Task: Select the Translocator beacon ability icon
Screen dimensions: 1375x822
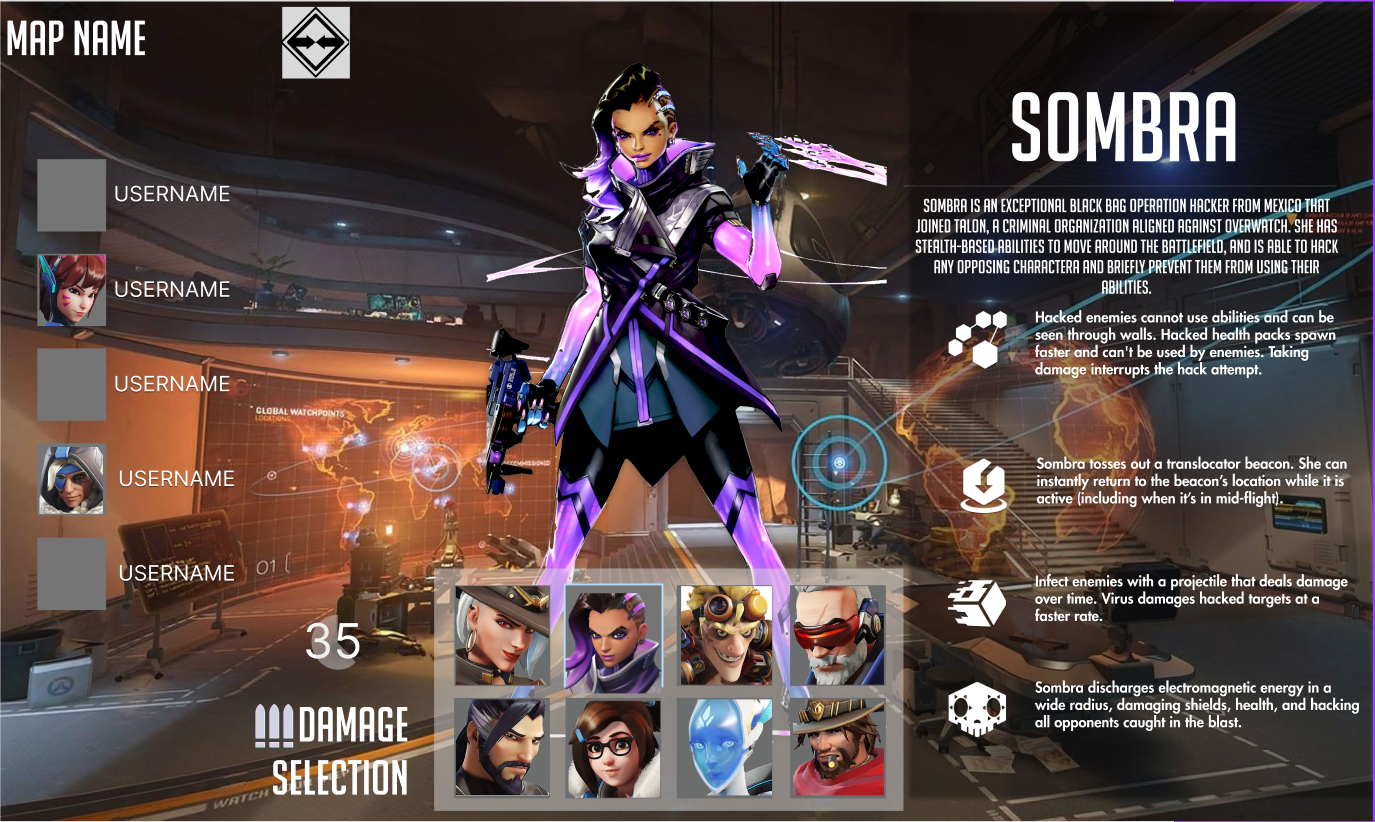Action: click(984, 485)
